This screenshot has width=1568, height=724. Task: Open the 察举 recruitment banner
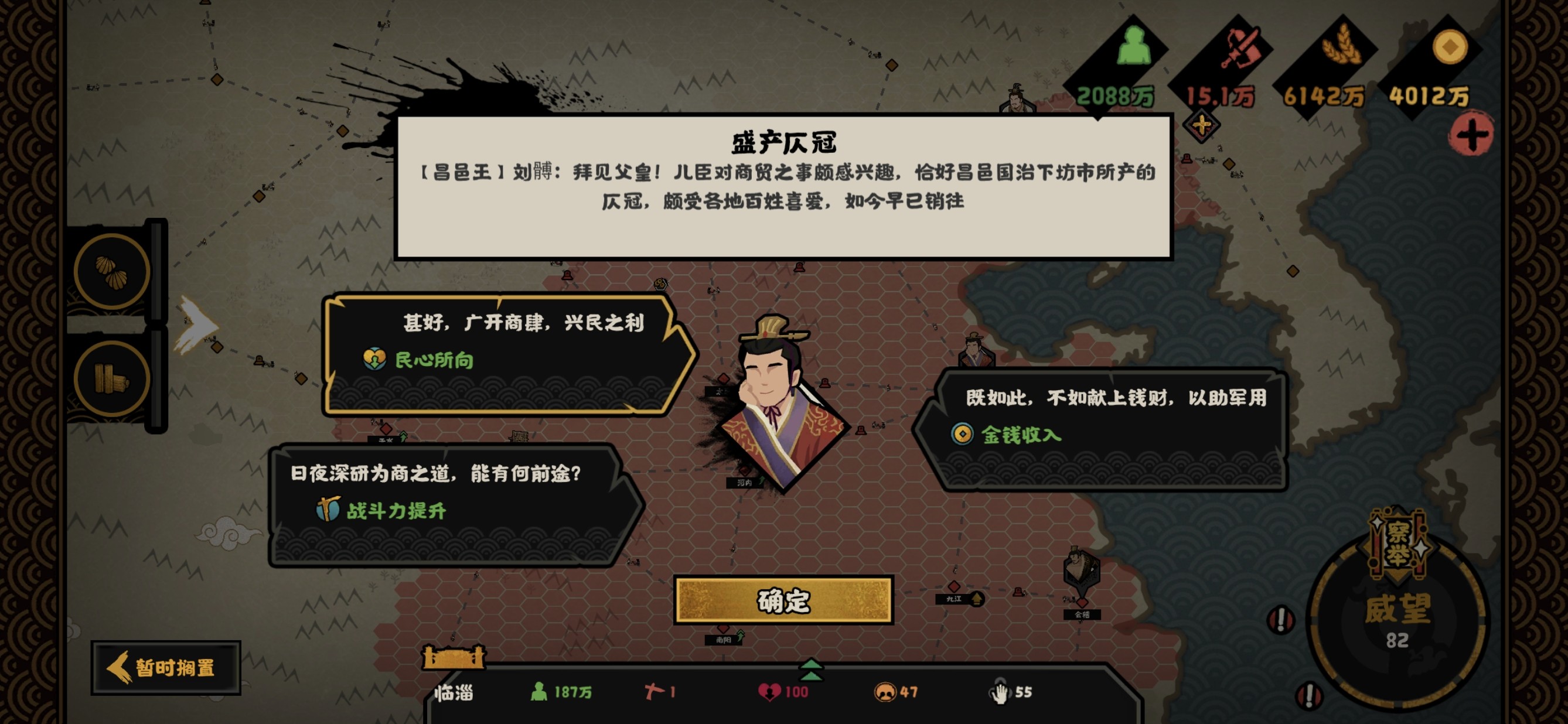(1397, 544)
